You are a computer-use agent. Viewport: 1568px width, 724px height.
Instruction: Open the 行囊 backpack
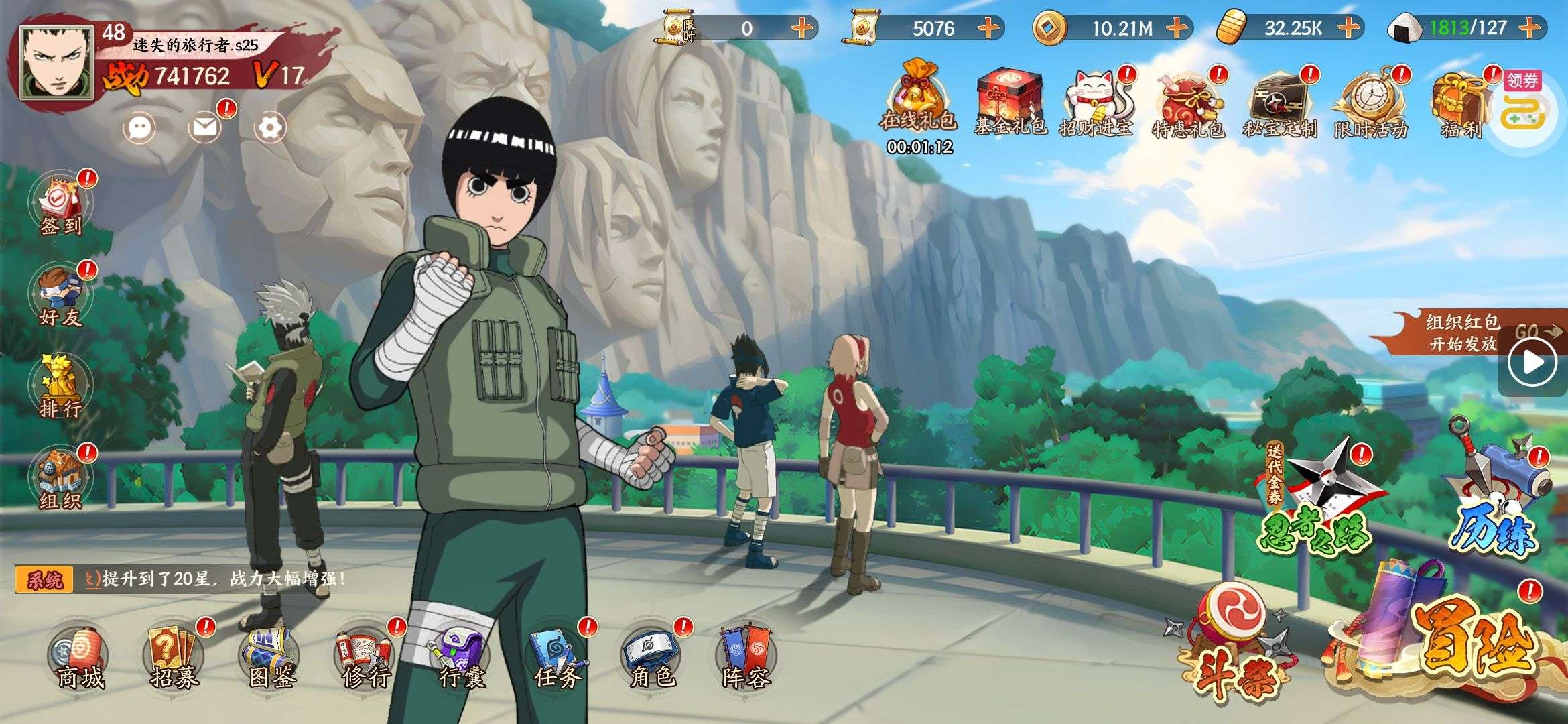pyautogui.click(x=461, y=658)
